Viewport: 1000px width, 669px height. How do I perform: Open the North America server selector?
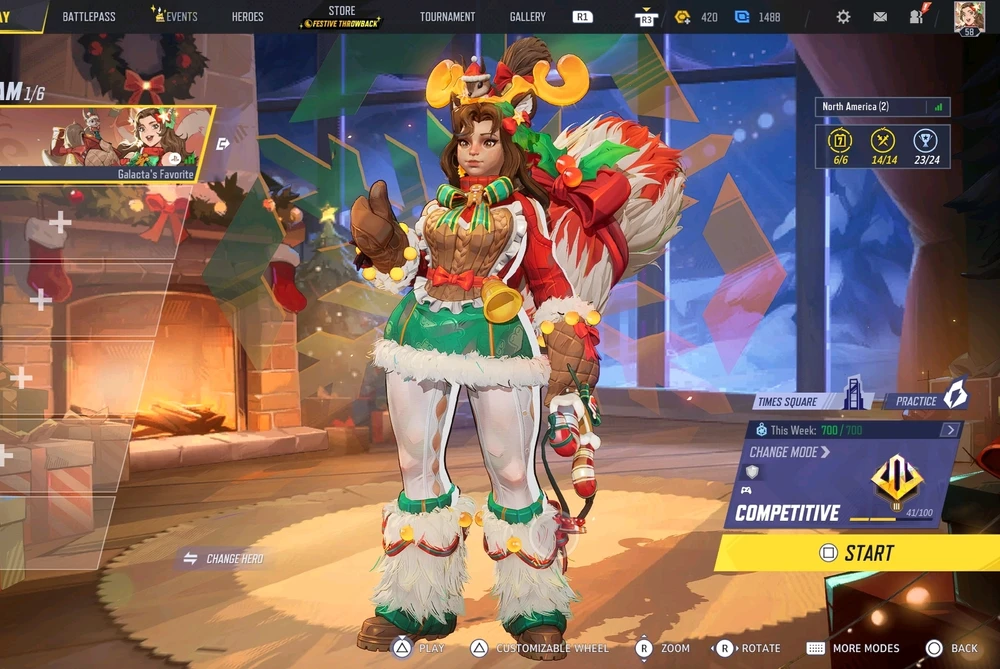882,107
